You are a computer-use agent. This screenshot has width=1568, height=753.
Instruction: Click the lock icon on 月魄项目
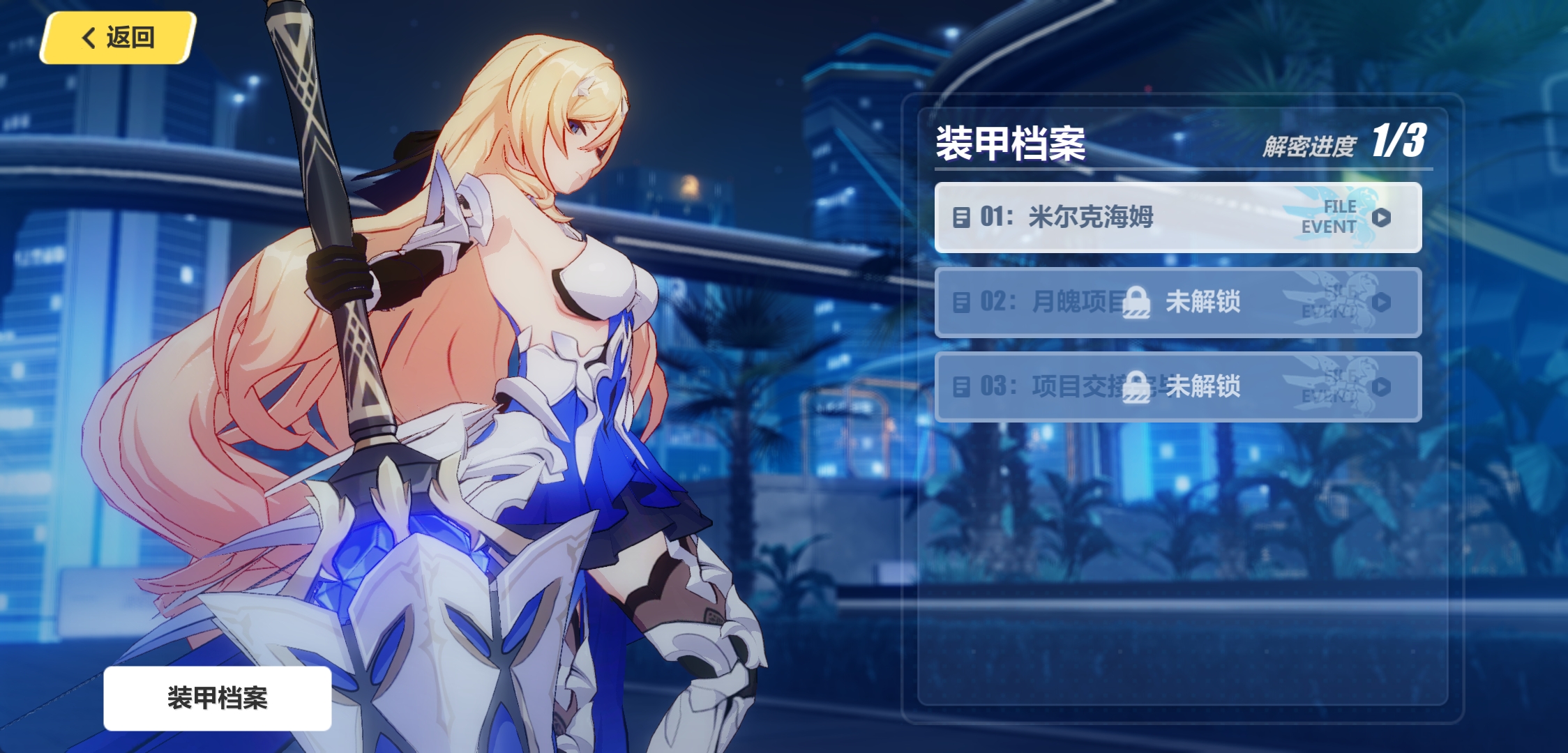1135,303
